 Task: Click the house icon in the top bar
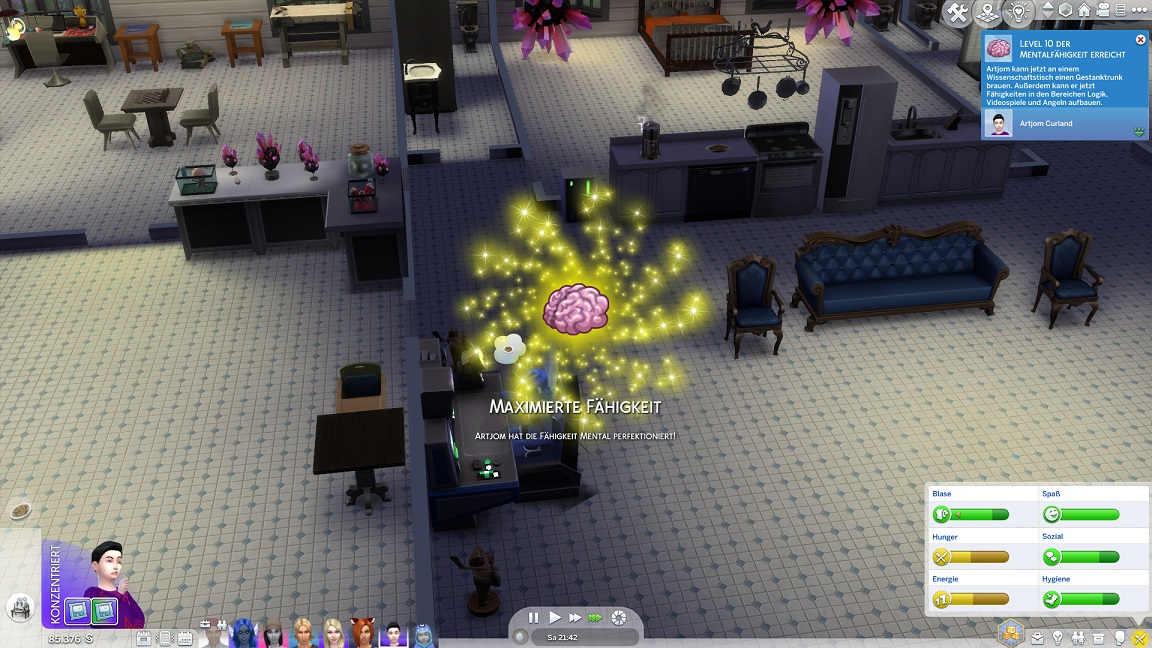[x=1084, y=10]
